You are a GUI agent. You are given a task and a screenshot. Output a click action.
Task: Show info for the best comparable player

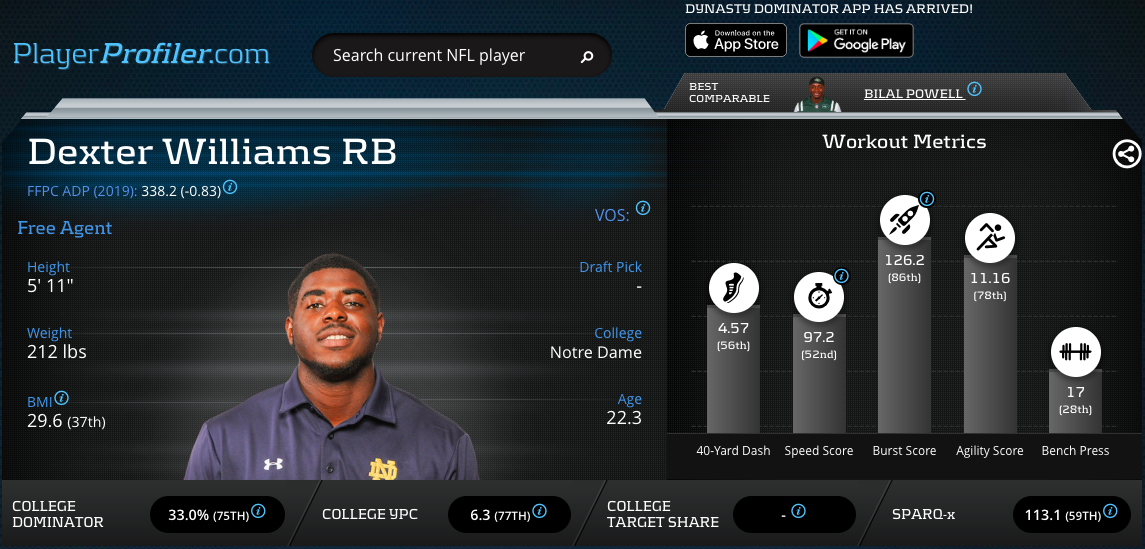pos(974,89)
